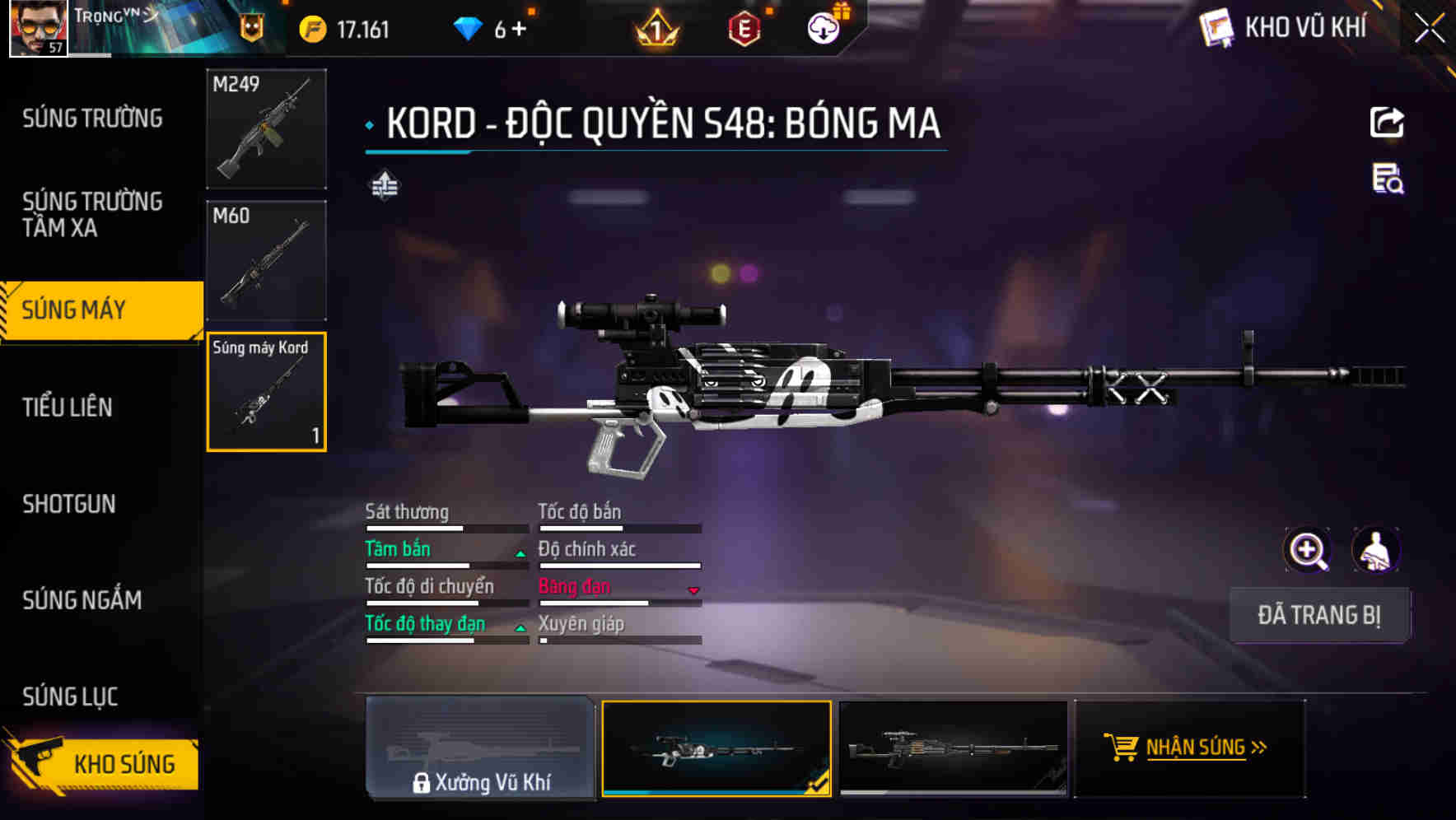This screenshot has width=1456, height=820.
Task: Share the Kord skin
Action: tap(1387, 123)
